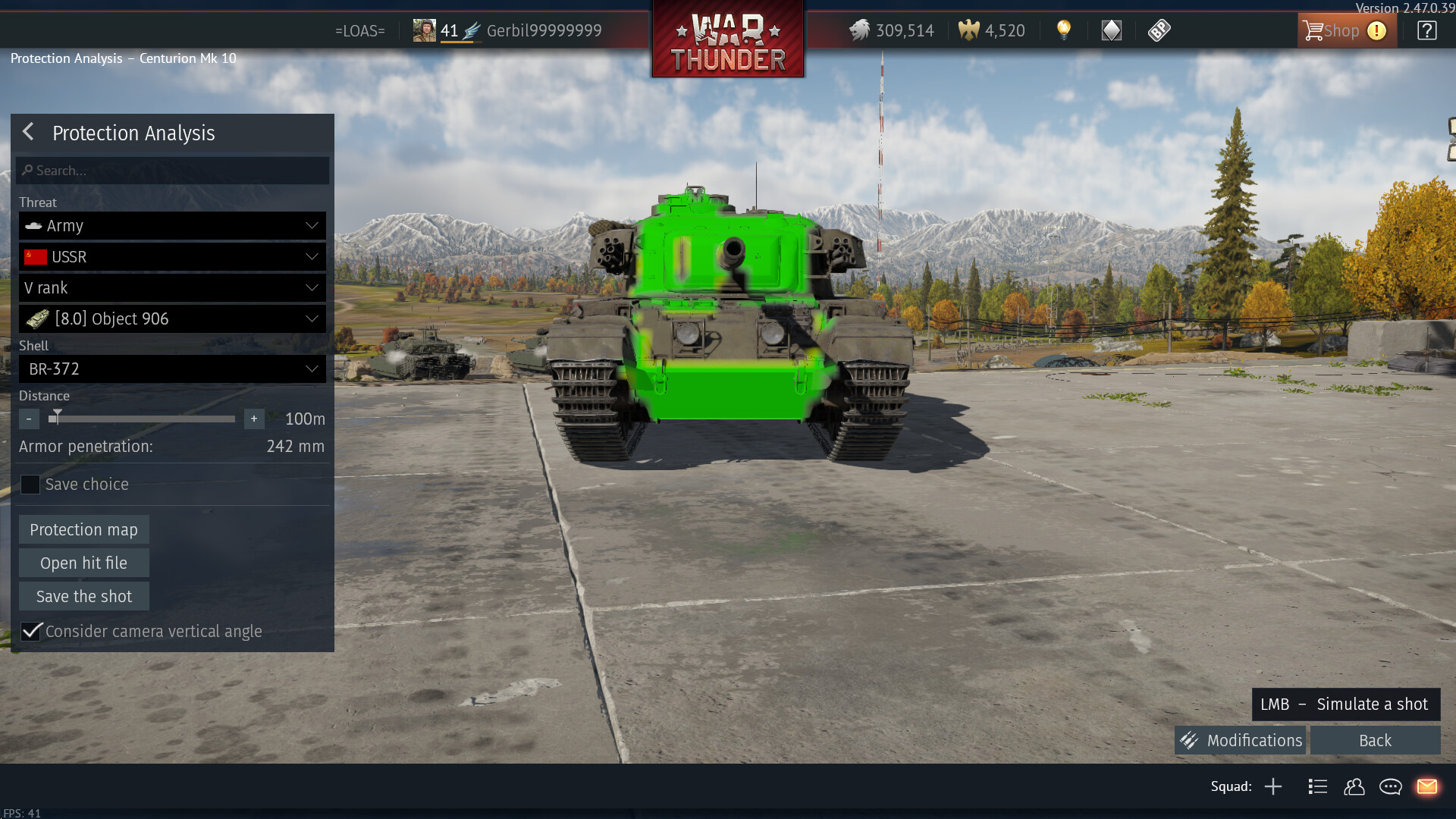Focus the Search input field
The width and height of the screenshot is (1456, 819).
(173, 171)
